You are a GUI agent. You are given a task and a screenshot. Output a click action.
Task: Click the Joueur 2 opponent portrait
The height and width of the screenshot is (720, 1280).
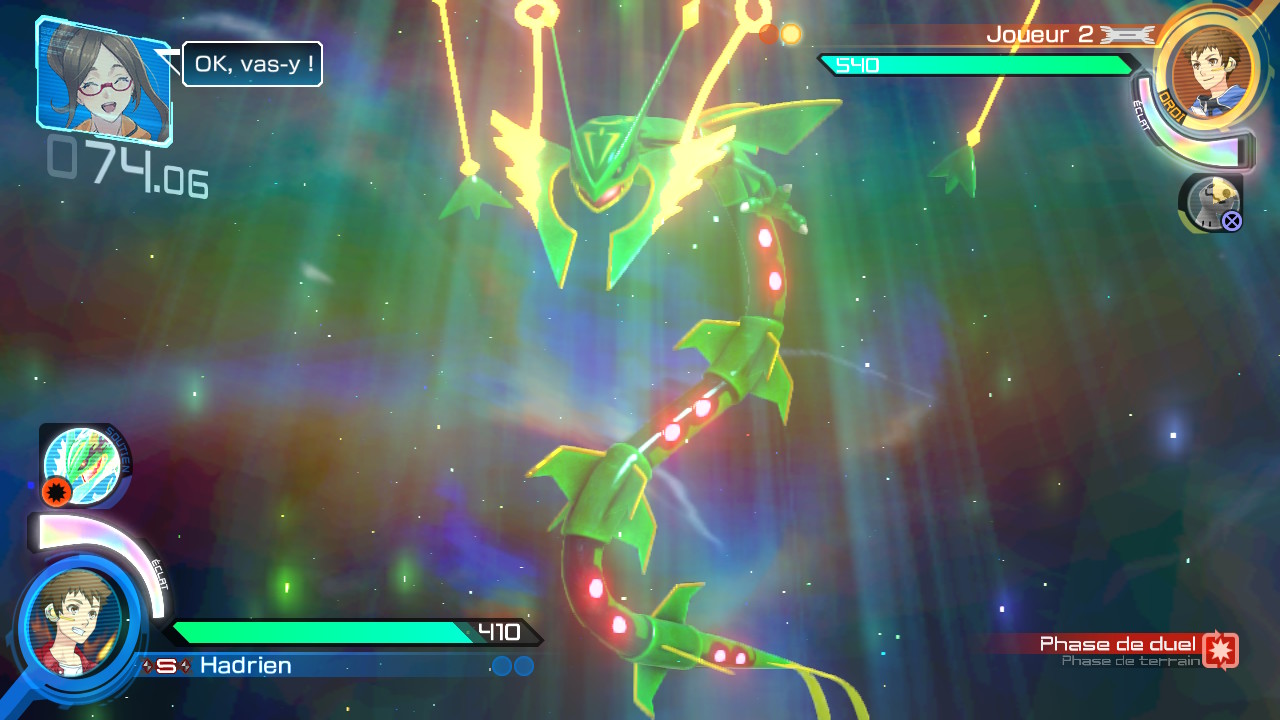(1207, 70)
